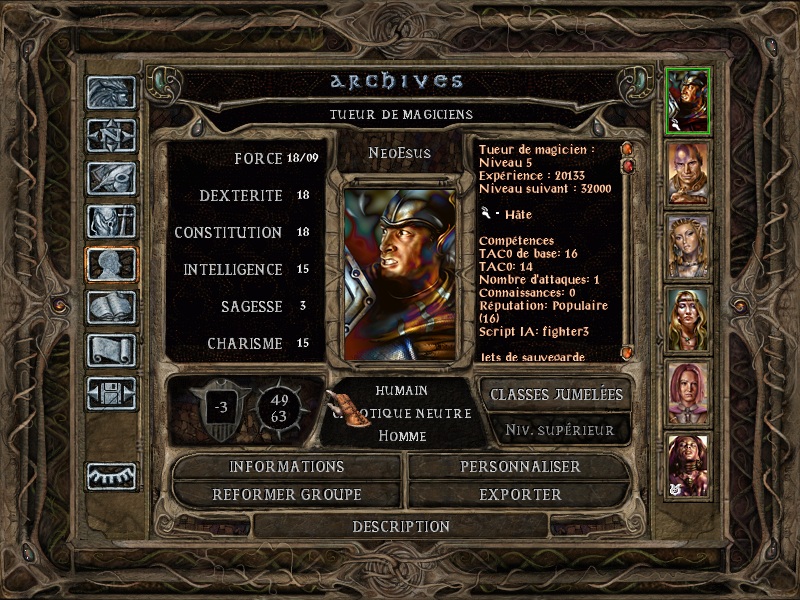Open the journal quill icon
This screenshot has height=600, width=800.
(x=111, y=178)
